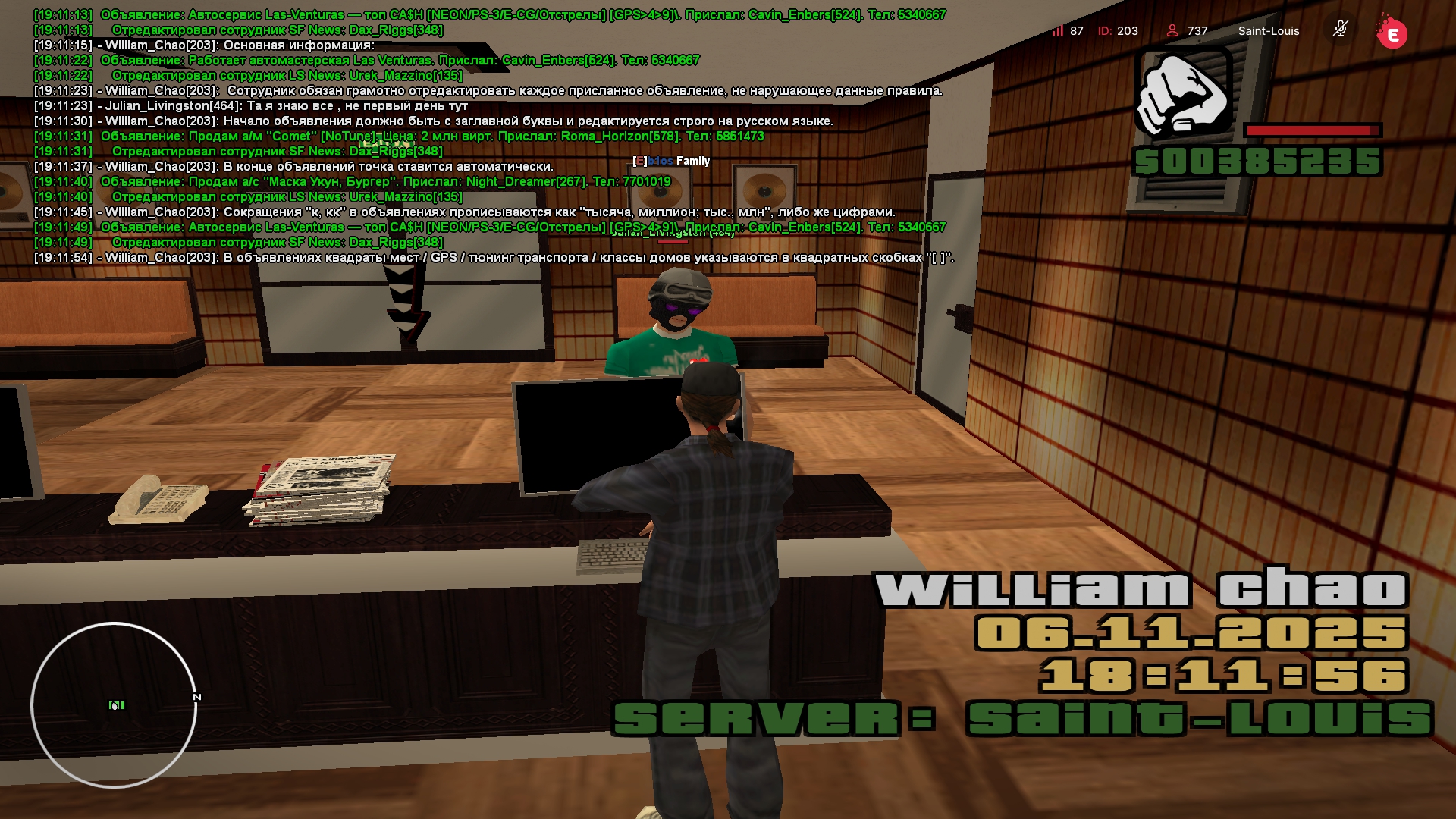Select the fist weapon icon
Viewport: 1456px width, 819px height.
(x=1182, y=92)
